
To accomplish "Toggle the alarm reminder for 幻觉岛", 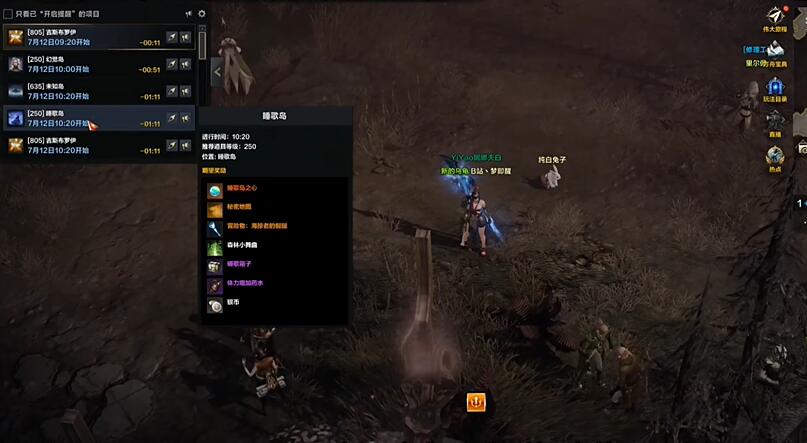I will [186, 64].
